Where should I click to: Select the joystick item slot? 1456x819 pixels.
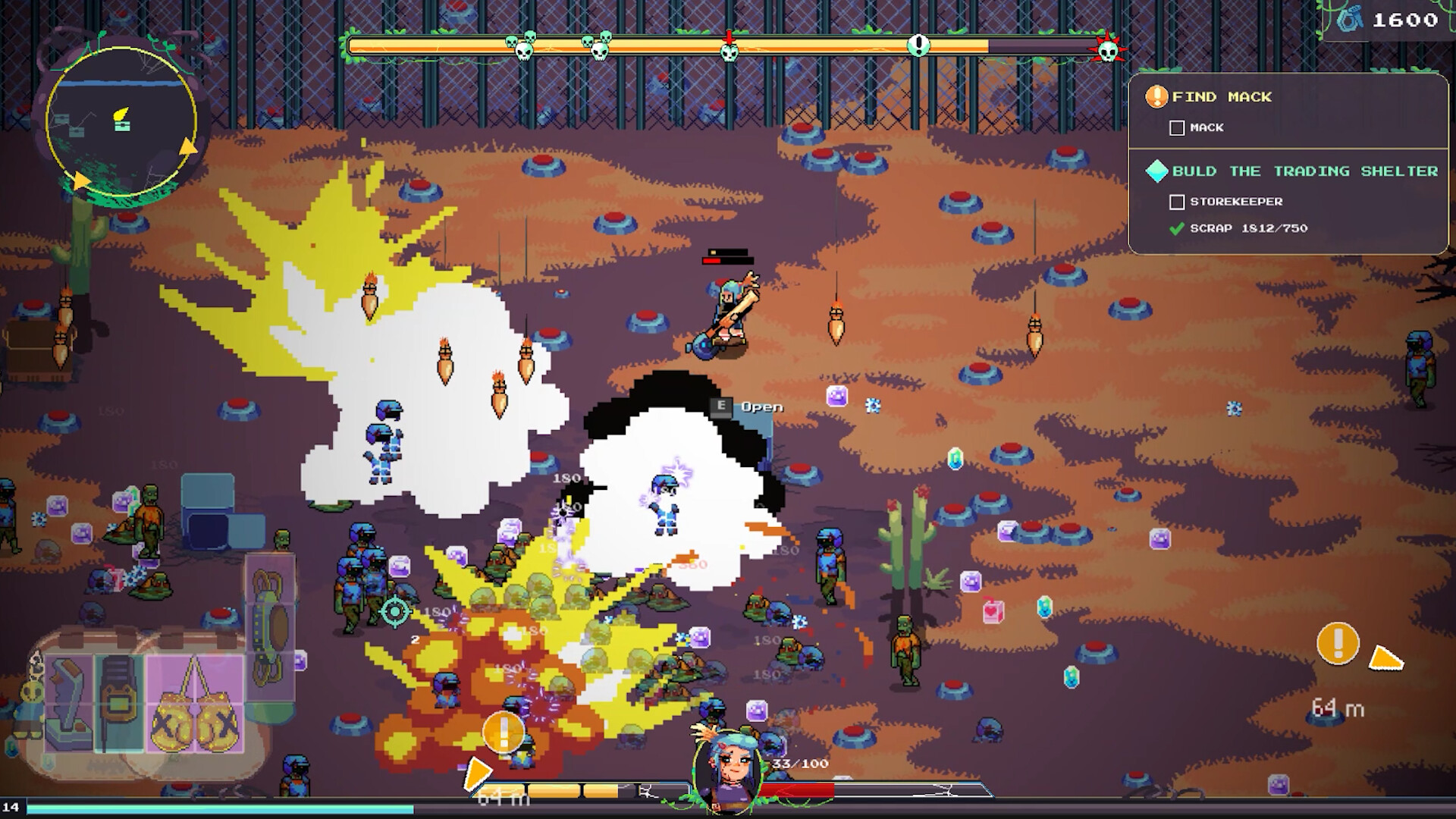(x=69, y=704)
